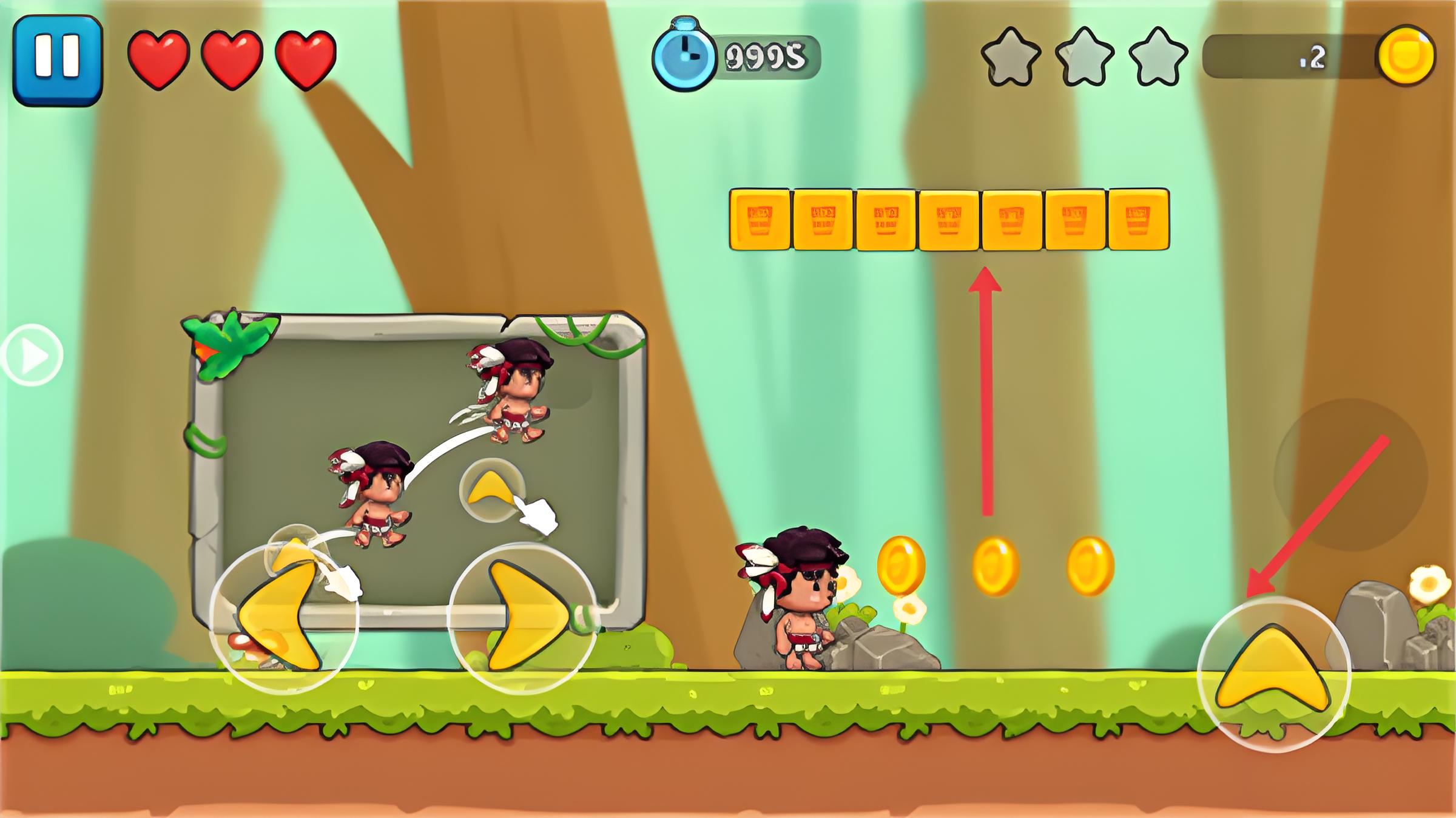Screen dimensions: 1456x818
Task: Hit the yellow jump arrow button
Action: tap(1273, 674)
